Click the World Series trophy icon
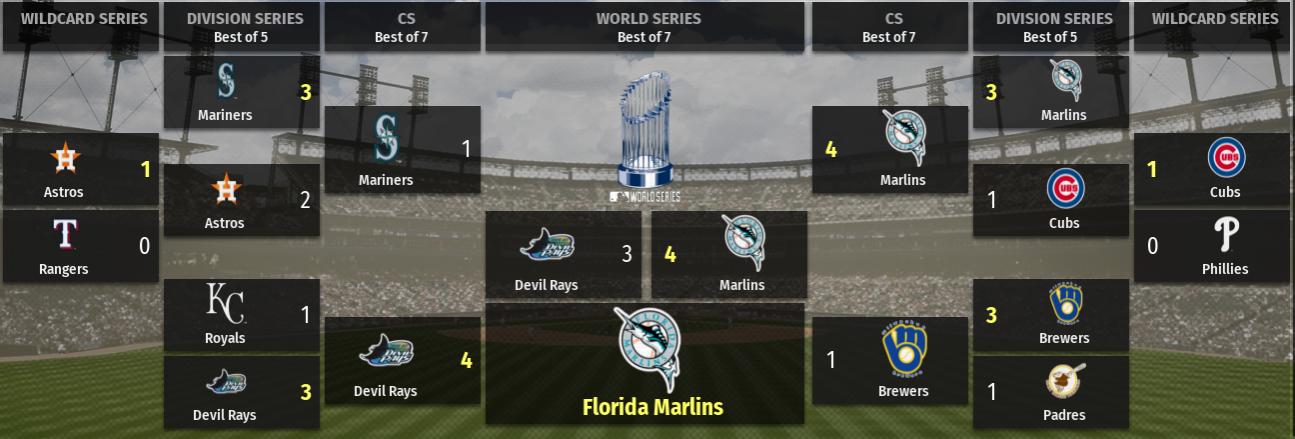 645,130
